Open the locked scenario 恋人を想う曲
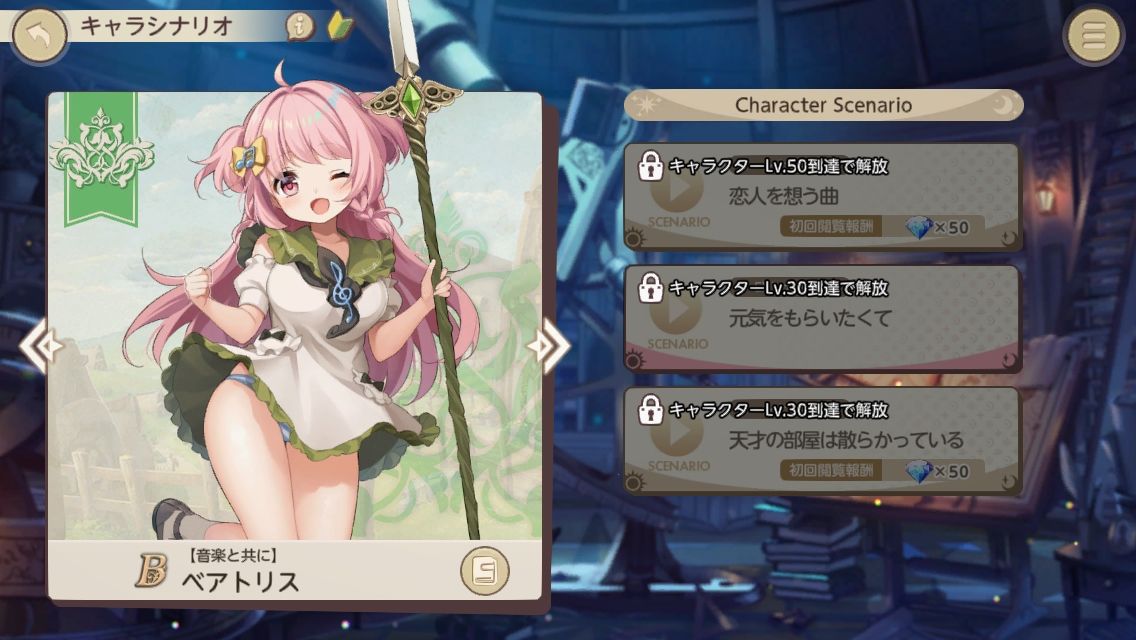Screen dimensions: 1136x640 822,196
